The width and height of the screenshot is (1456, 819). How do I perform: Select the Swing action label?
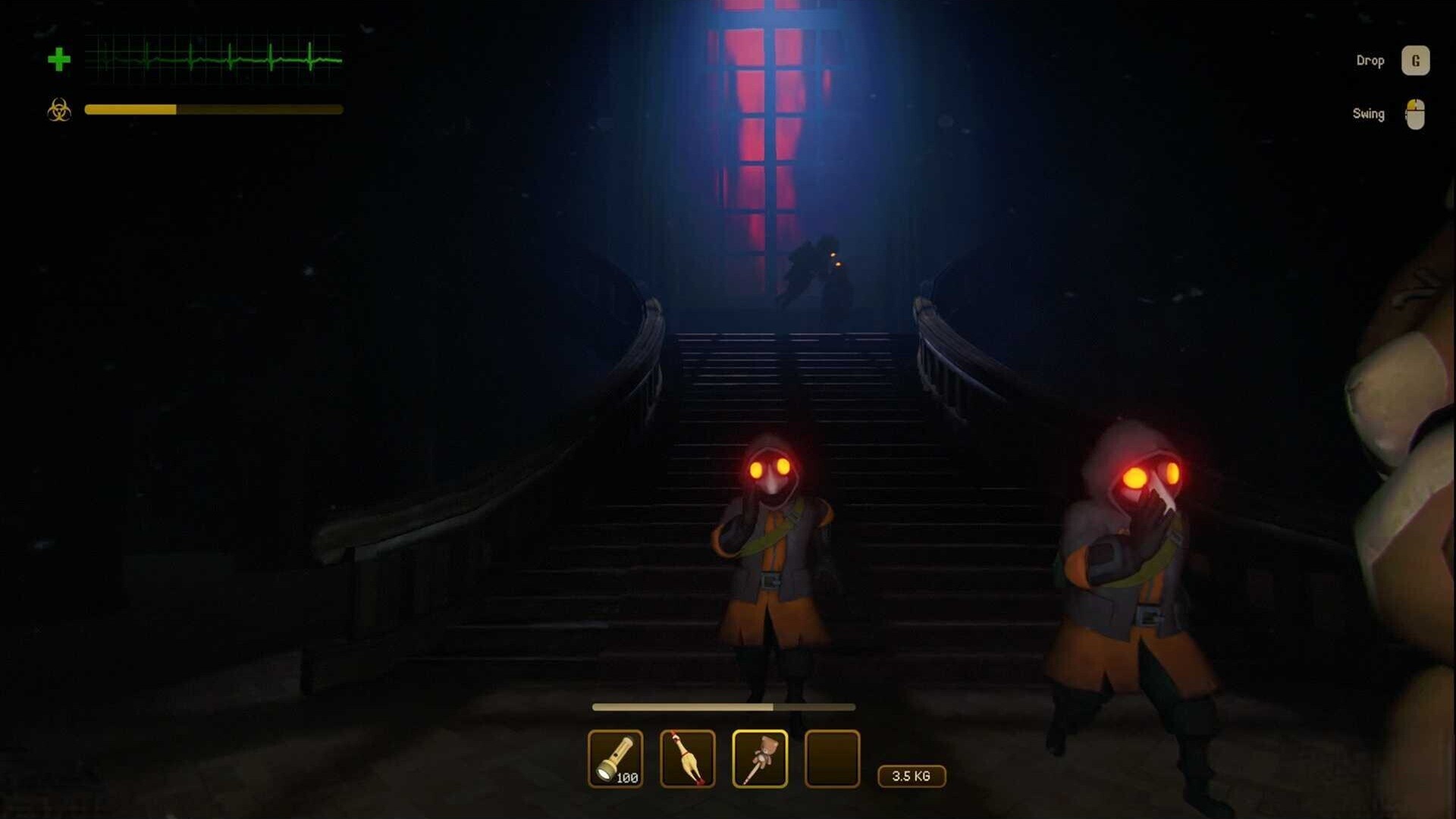click(1368, 114)
